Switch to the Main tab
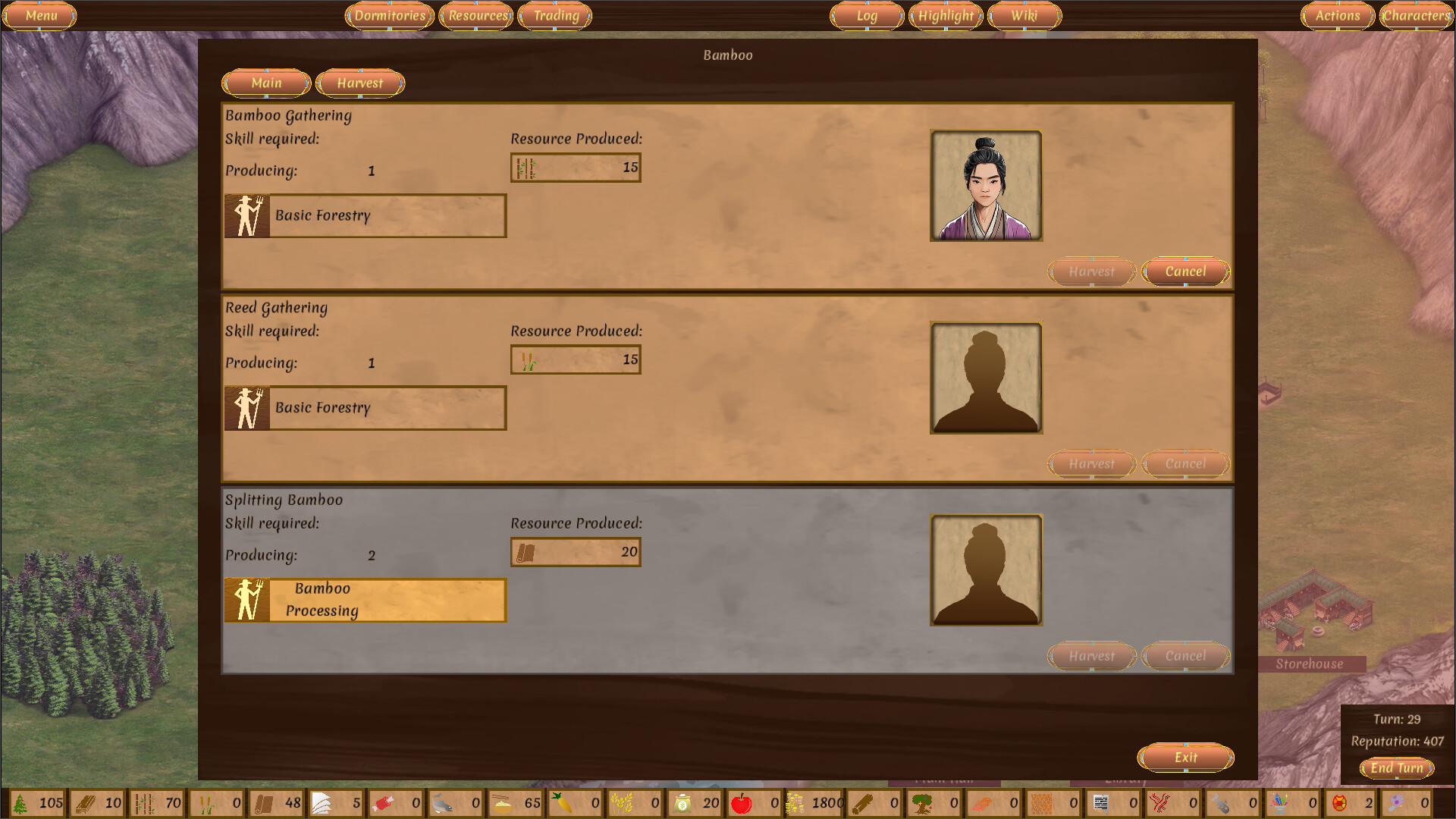Viewport: 1456px width, 819px height. 265,83
